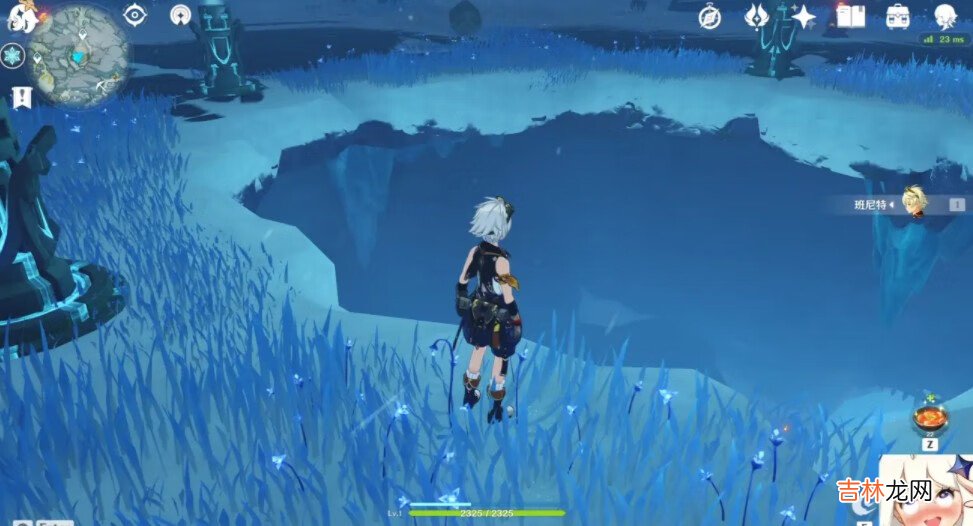Open the winged events icon
This screenshot has width=973, height=526.
click(757, 16)
